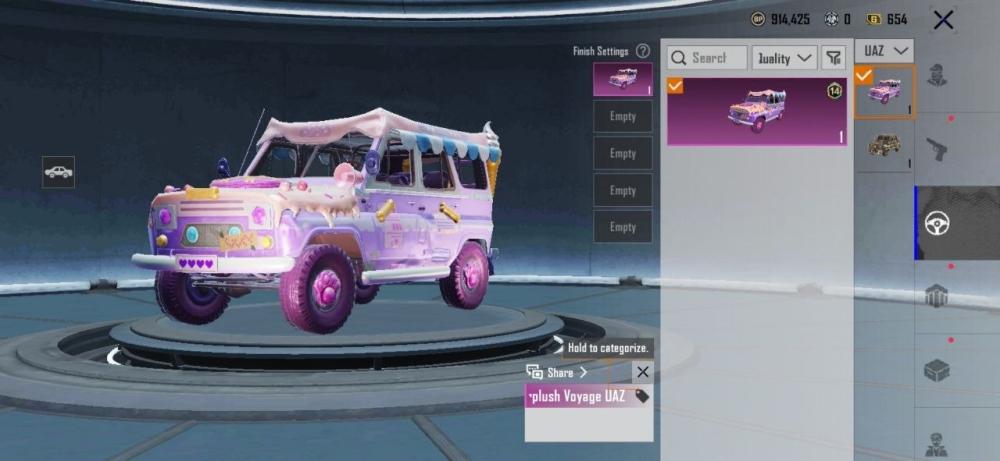This screenshot has width=1000, height=461.
Task: Select the equipped pink UAZ finish slot
Action: [x=622, y=79]
